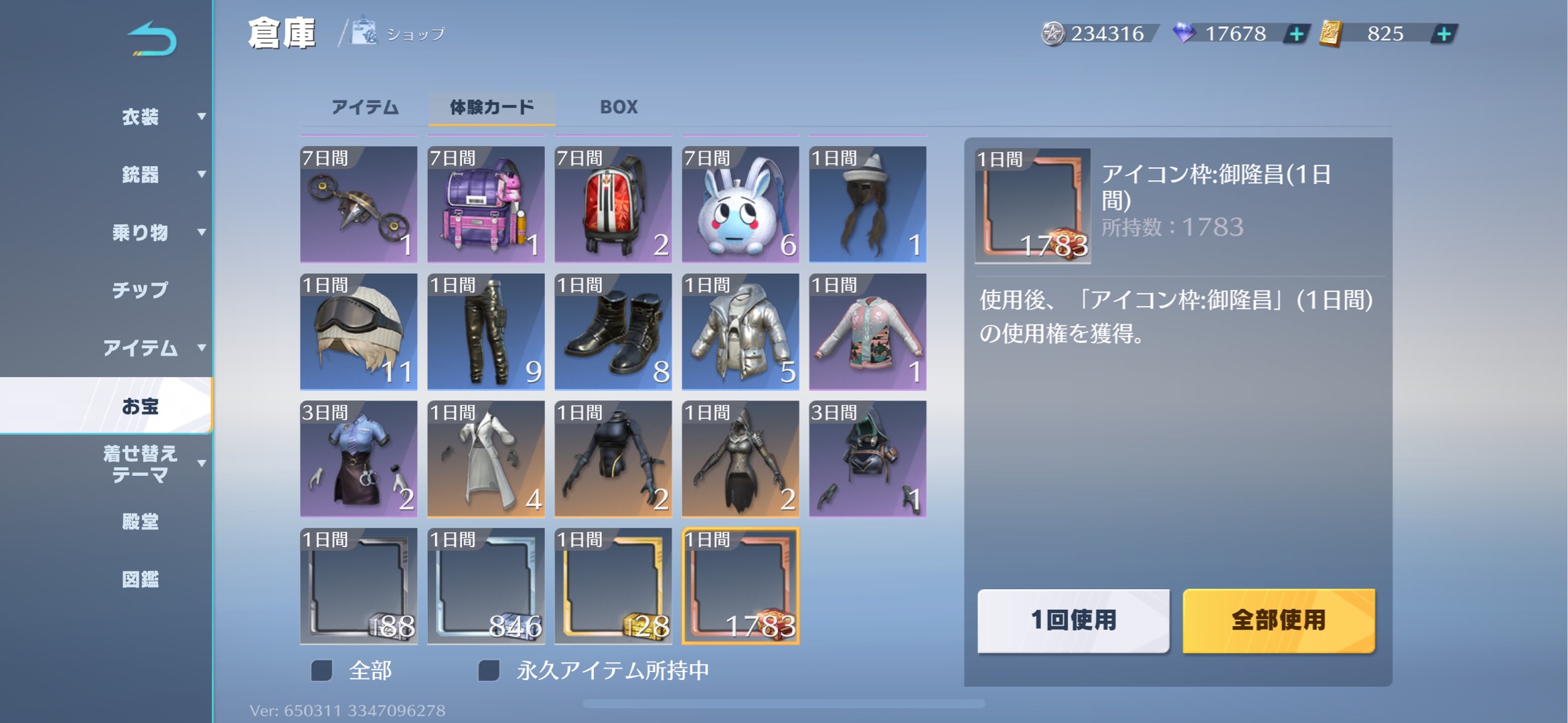Add diamonds with the plus button
Screen dimensions: 1568x723
(x=1297, y=33)
